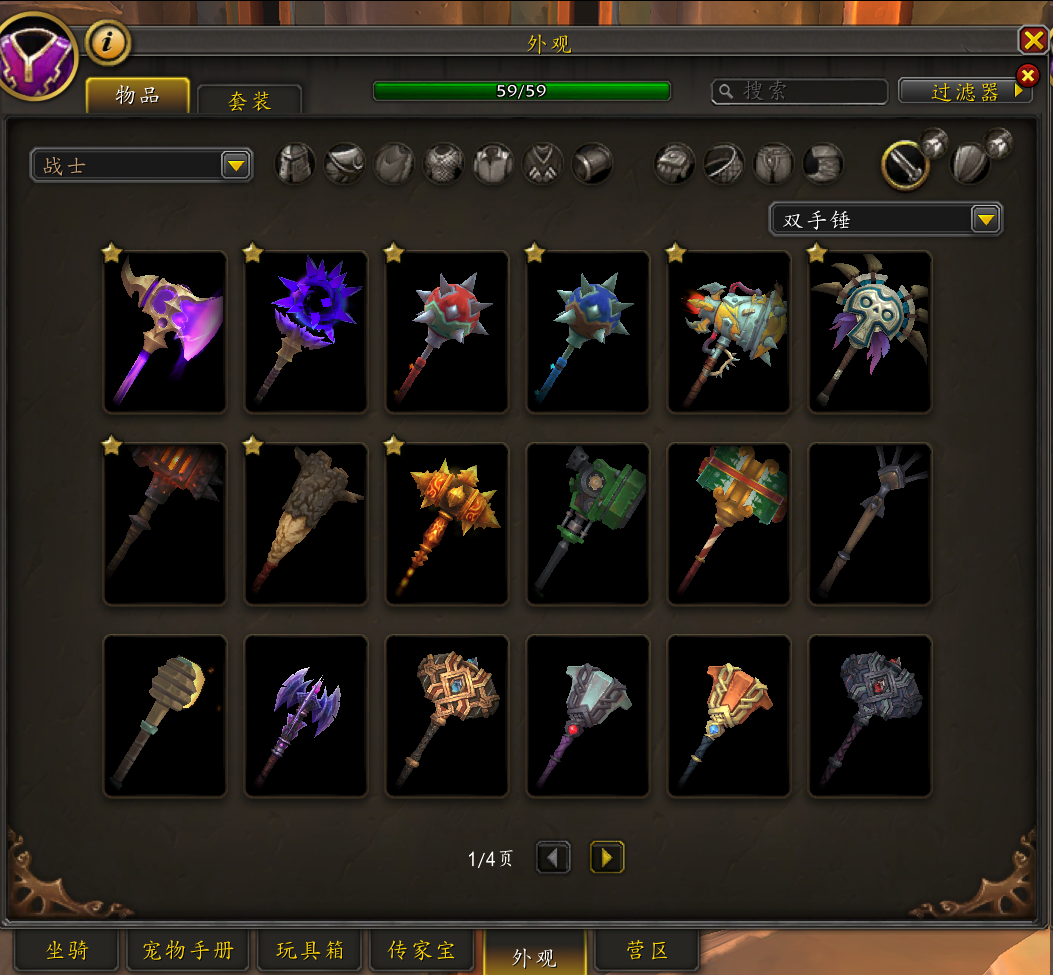The image size is (1053, 975).
Task: Switch to the 套装 tab
Action: 249,100
